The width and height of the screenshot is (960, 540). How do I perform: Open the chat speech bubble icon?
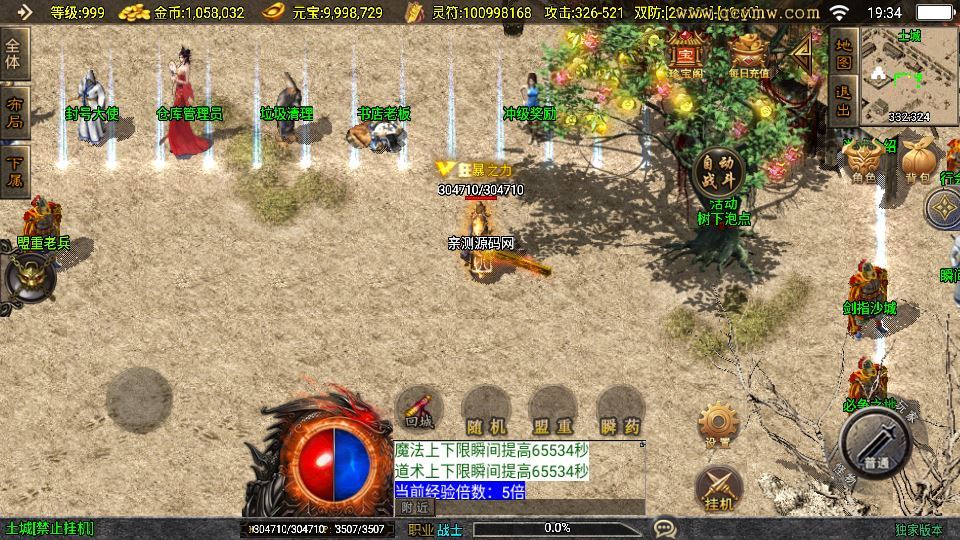pos(663,527)
